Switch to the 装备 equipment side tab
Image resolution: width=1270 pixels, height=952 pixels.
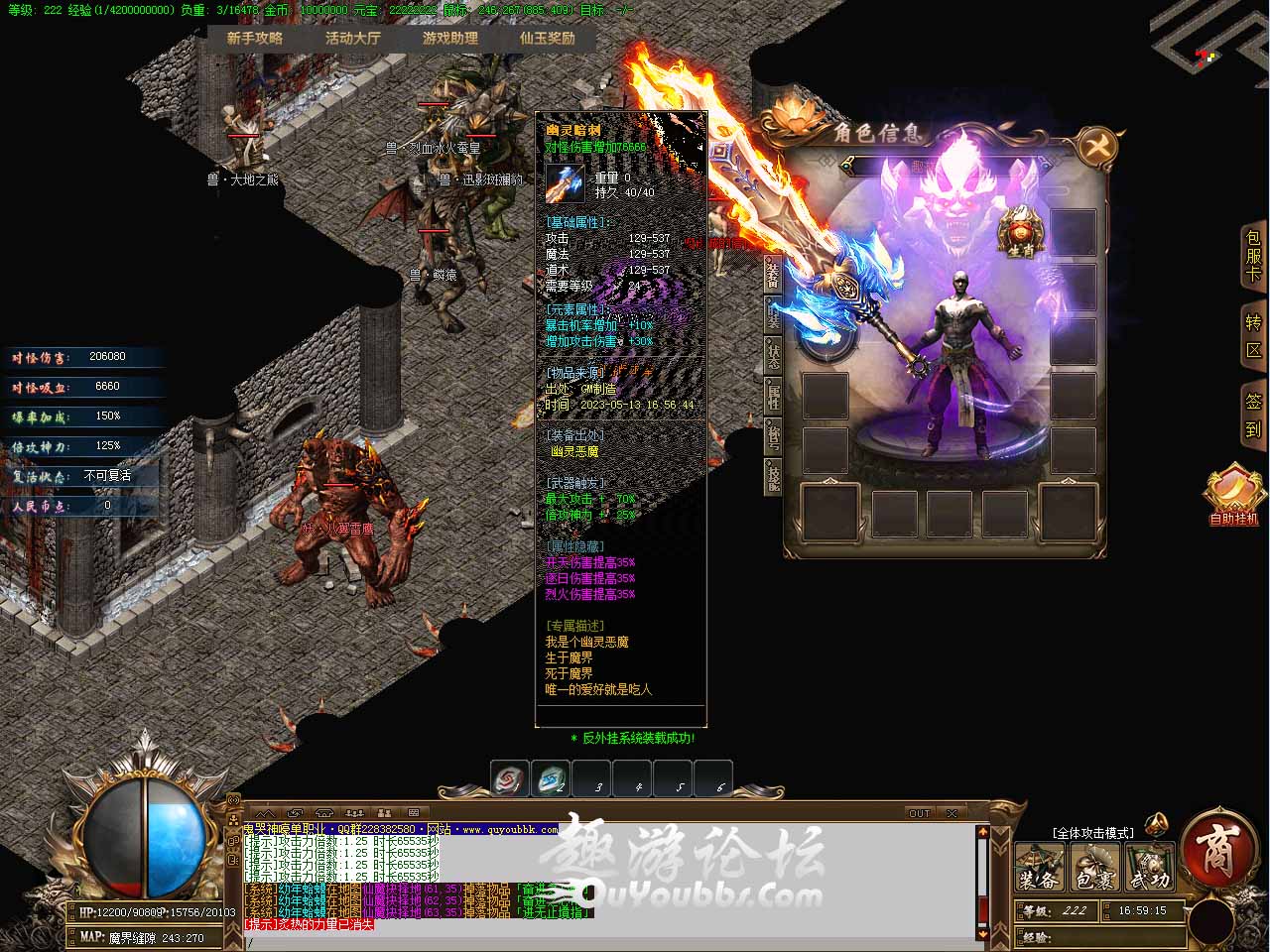(773, 275)
